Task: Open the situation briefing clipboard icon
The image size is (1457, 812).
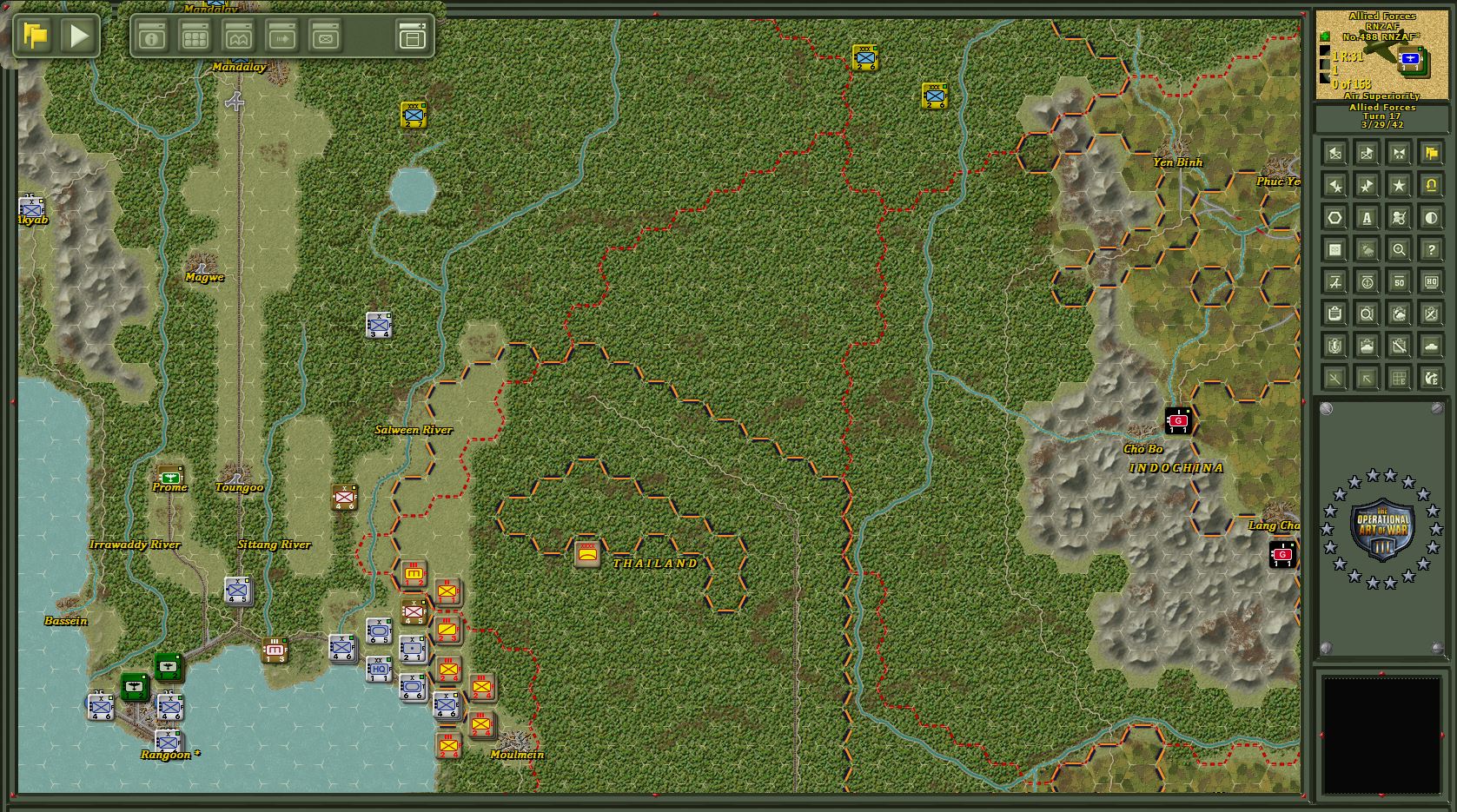Action: click(x=1334, y=315)
